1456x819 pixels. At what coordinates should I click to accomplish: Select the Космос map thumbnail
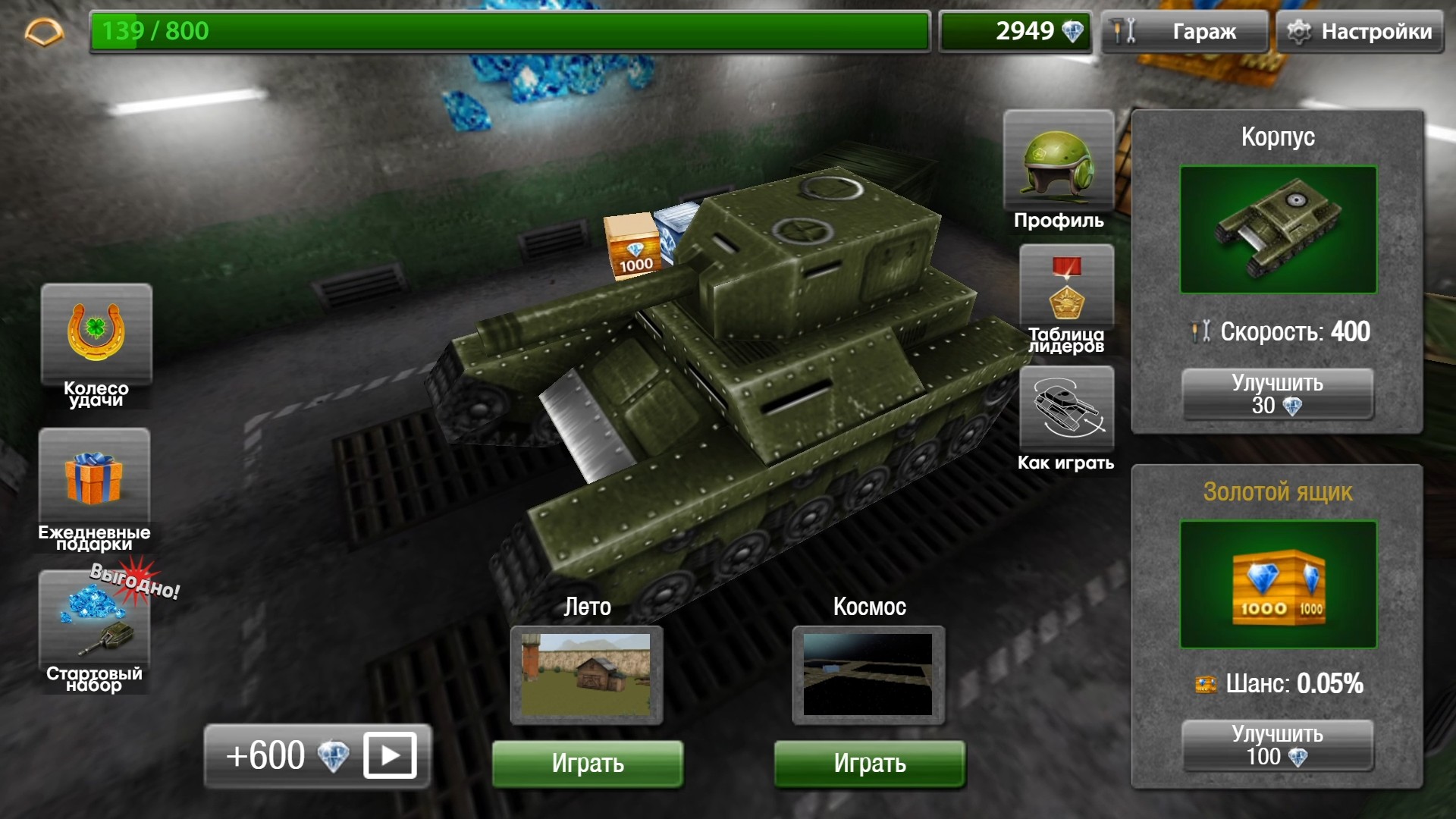point(868,673)
